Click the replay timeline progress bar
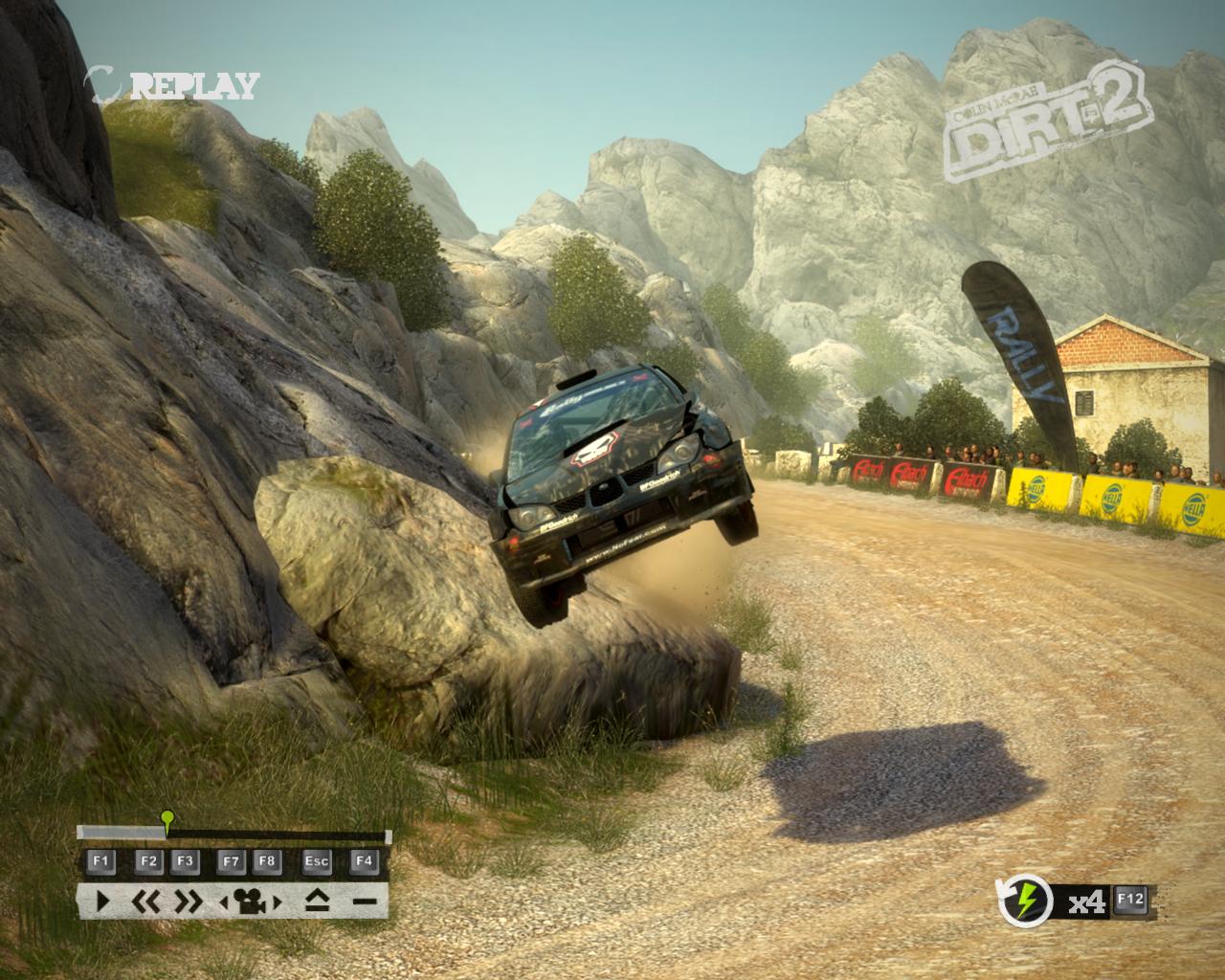 pos(278,834)
